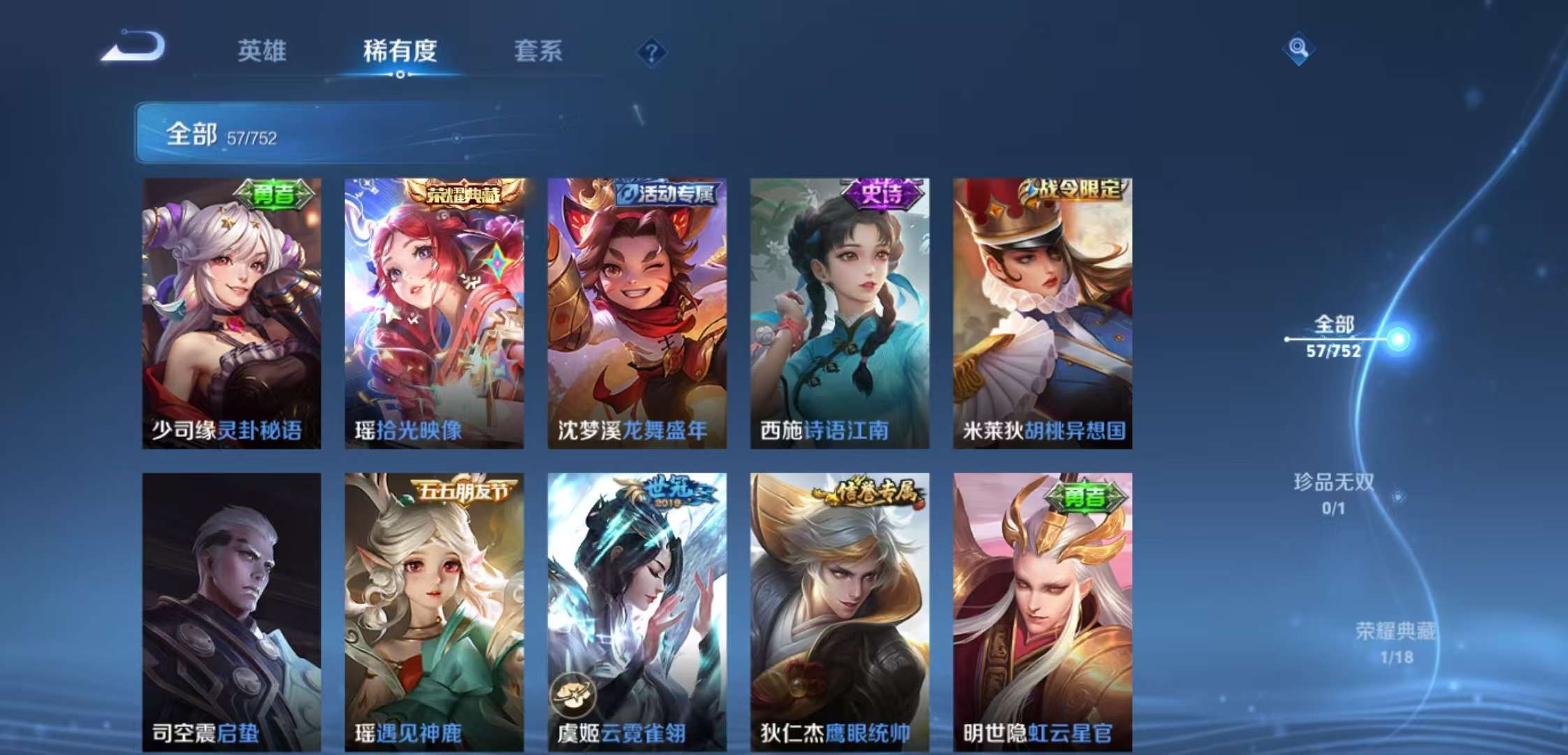Select the 稀有度 tab

pyautogui.click(x=399, y=52)
